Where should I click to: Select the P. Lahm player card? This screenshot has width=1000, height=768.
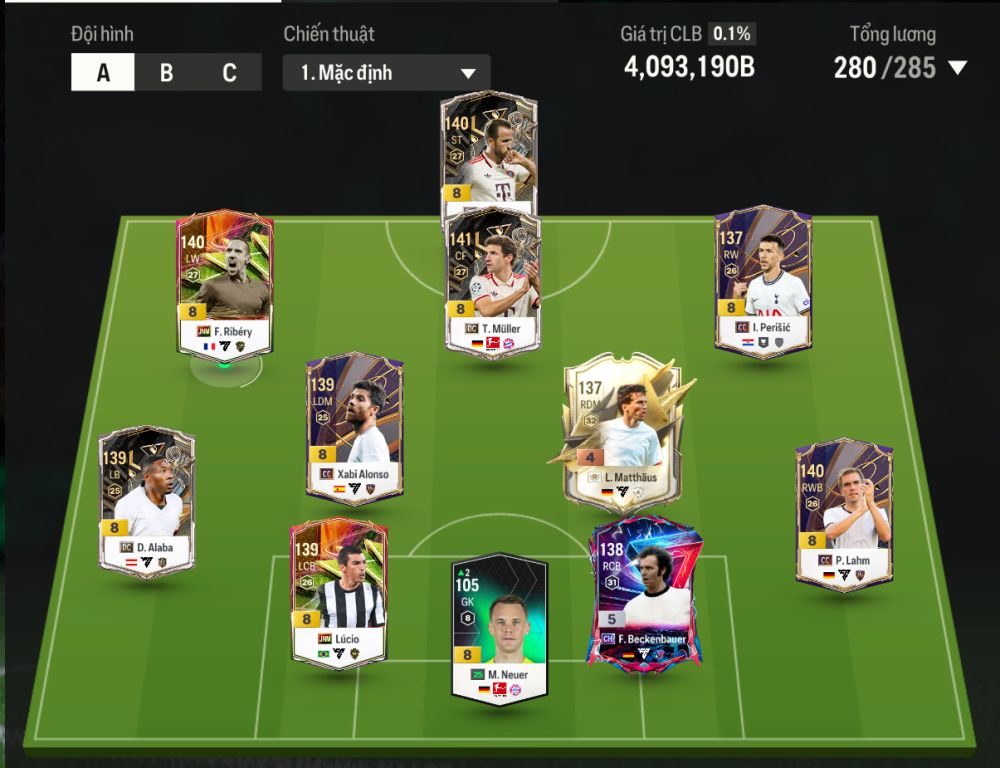(x=843, y=512)
